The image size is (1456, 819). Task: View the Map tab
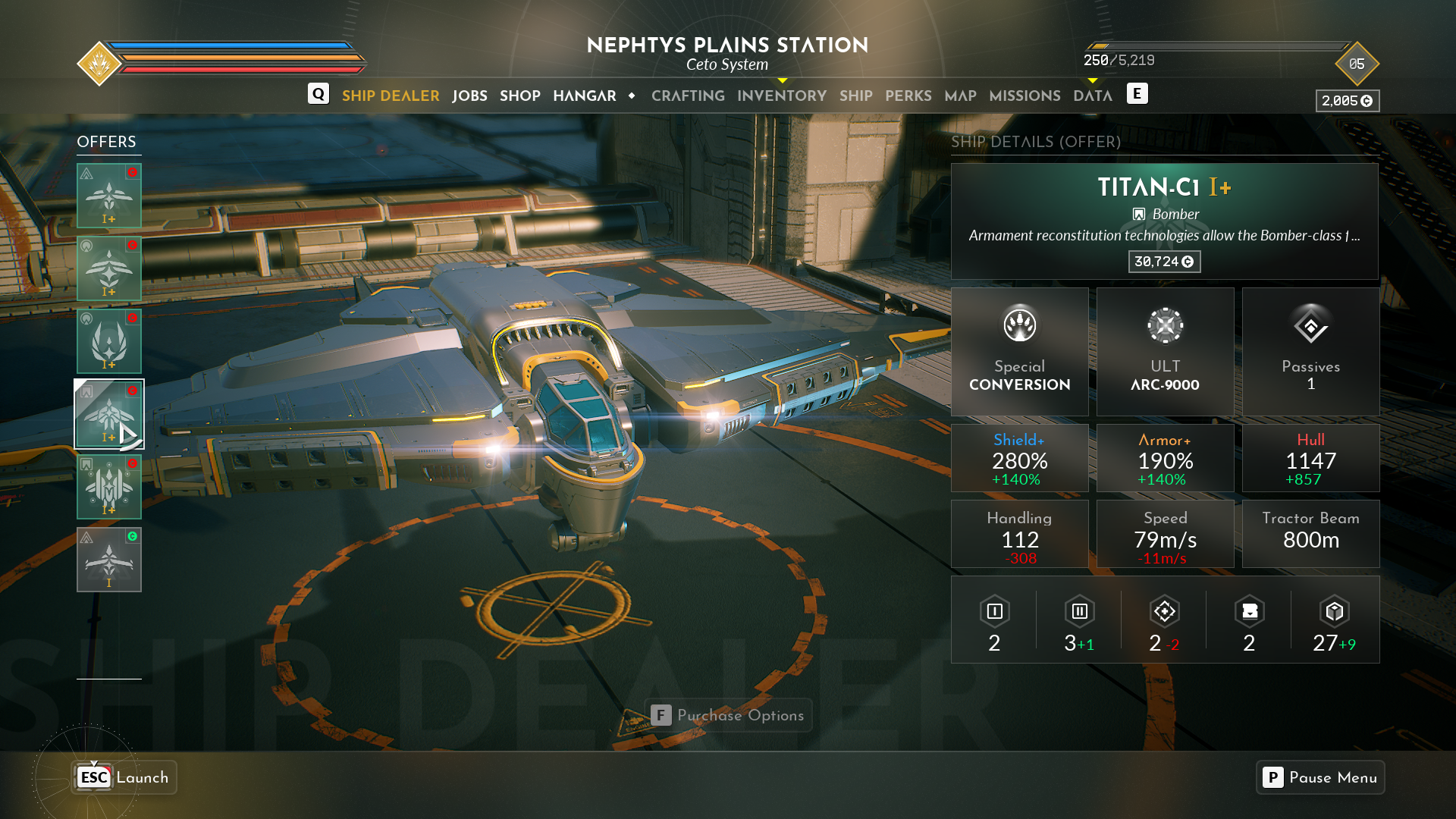(x=960, y=96)
